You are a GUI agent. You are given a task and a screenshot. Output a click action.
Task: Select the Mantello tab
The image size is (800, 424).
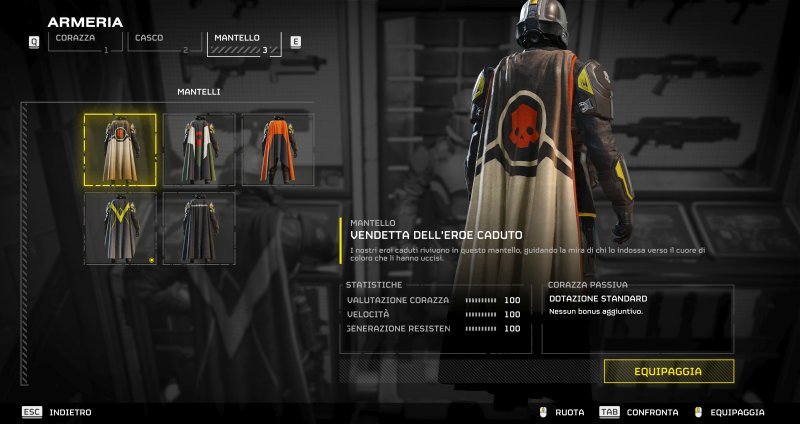(242, 42)
